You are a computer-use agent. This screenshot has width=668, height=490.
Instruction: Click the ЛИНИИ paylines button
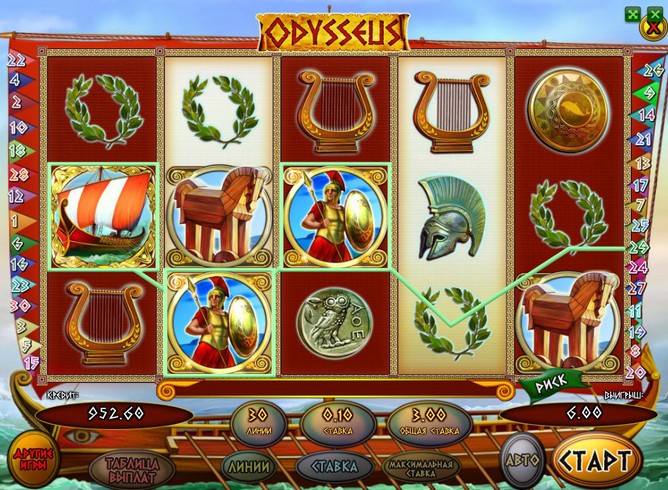point(247,464)
